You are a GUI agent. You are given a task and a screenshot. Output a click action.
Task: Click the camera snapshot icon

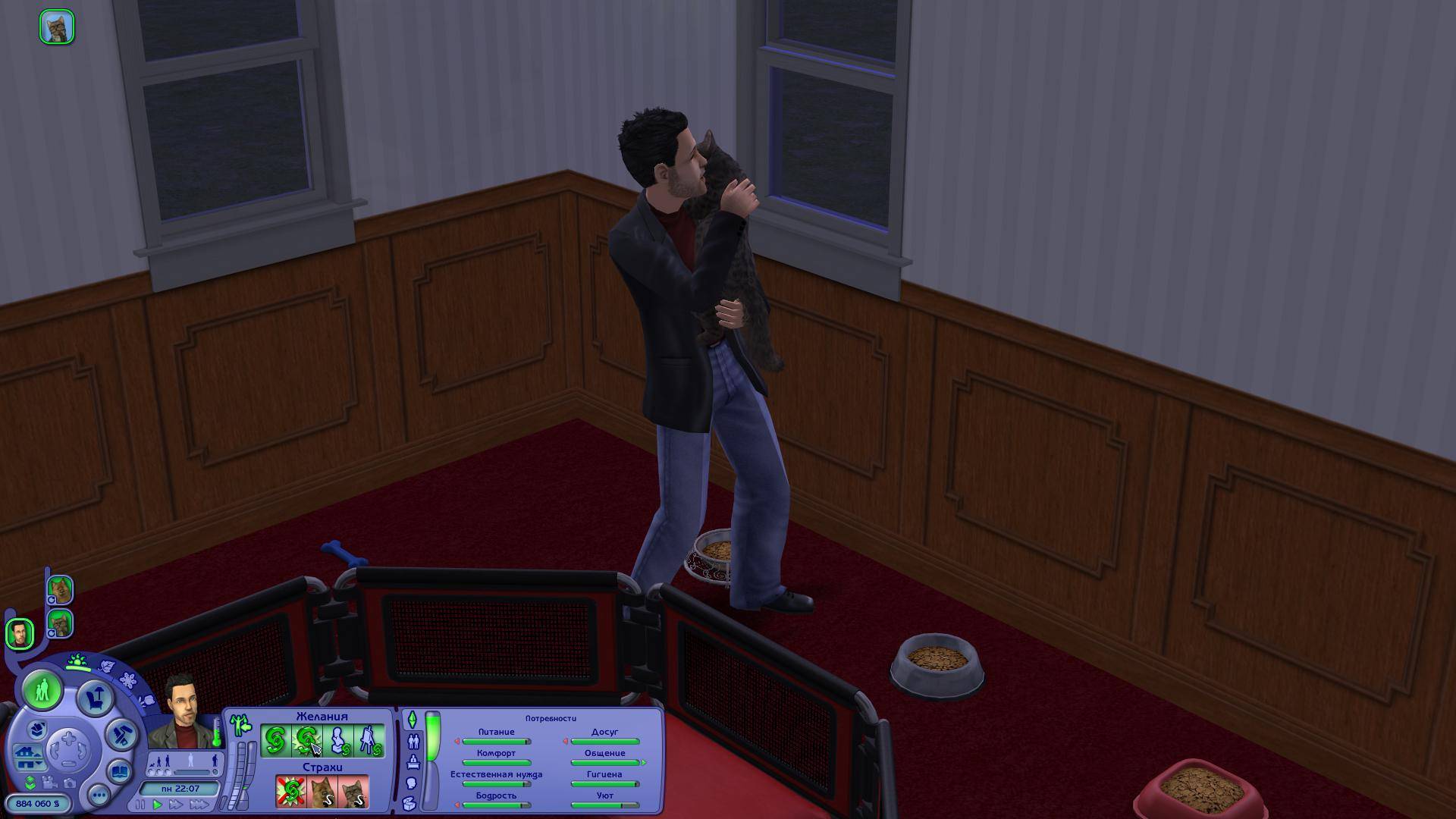[x=71, y=783]
